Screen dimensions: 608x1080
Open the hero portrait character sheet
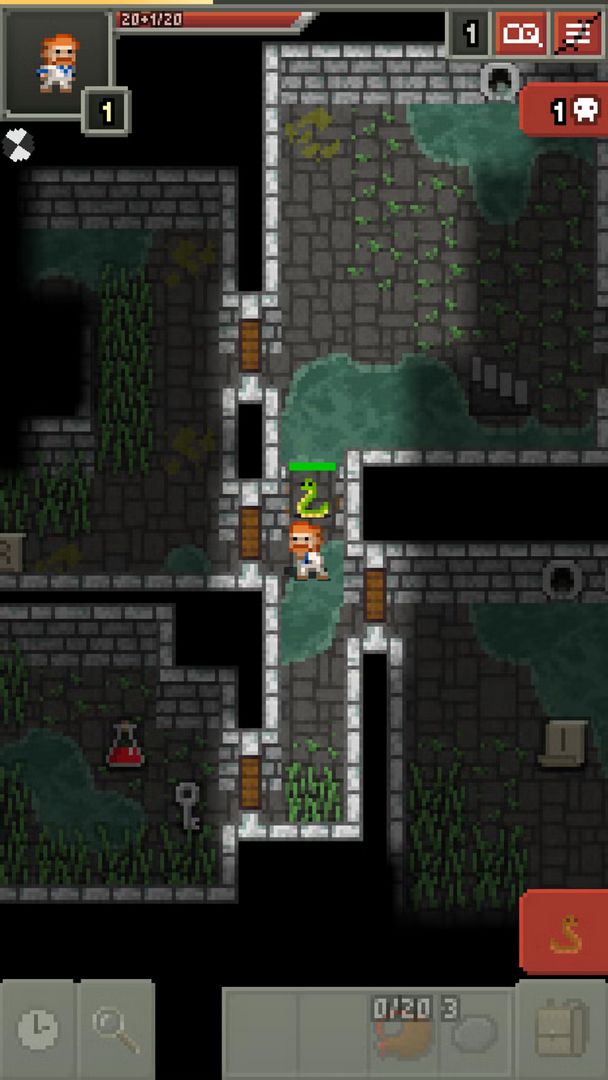coord(57,63)
